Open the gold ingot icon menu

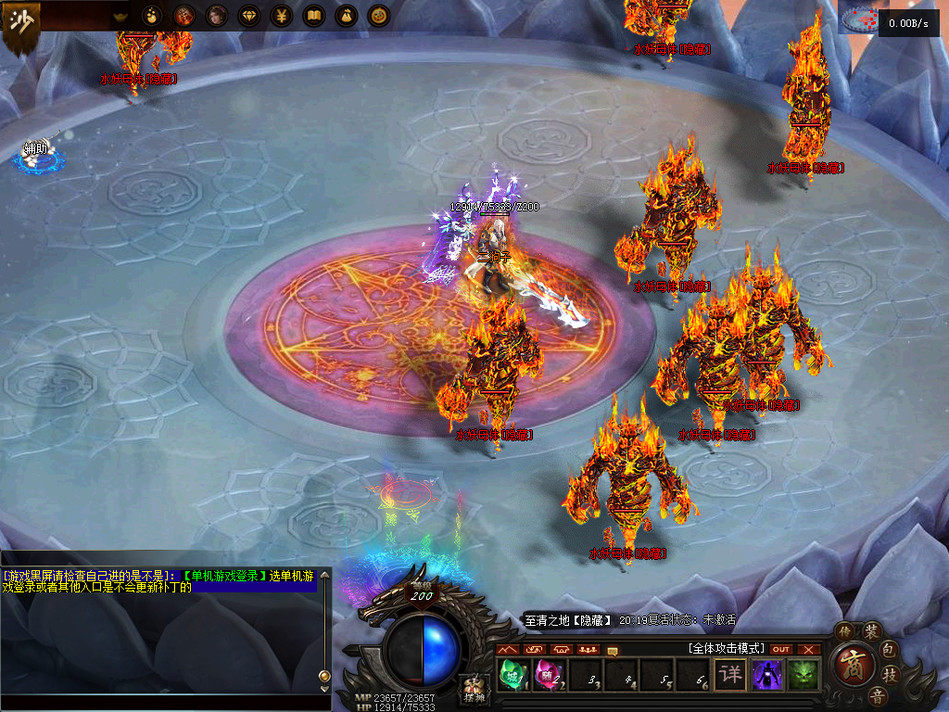tap(120, 15)
